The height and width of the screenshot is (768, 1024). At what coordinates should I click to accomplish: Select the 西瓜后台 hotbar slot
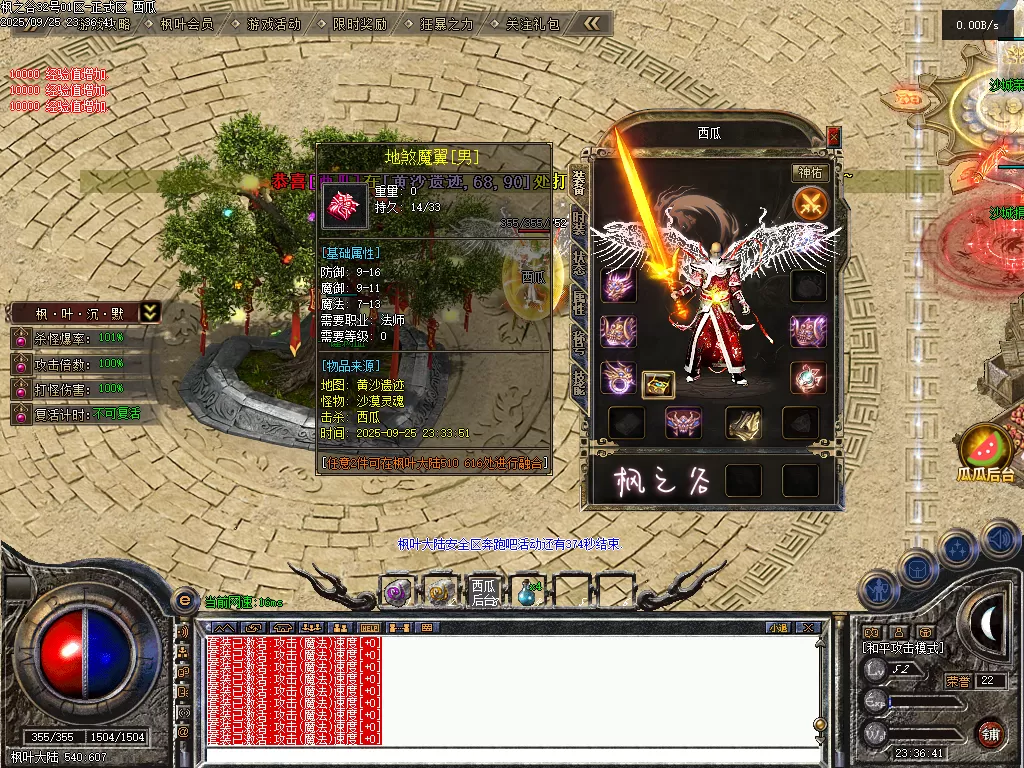pyautogui.click(x=484, y=592)
